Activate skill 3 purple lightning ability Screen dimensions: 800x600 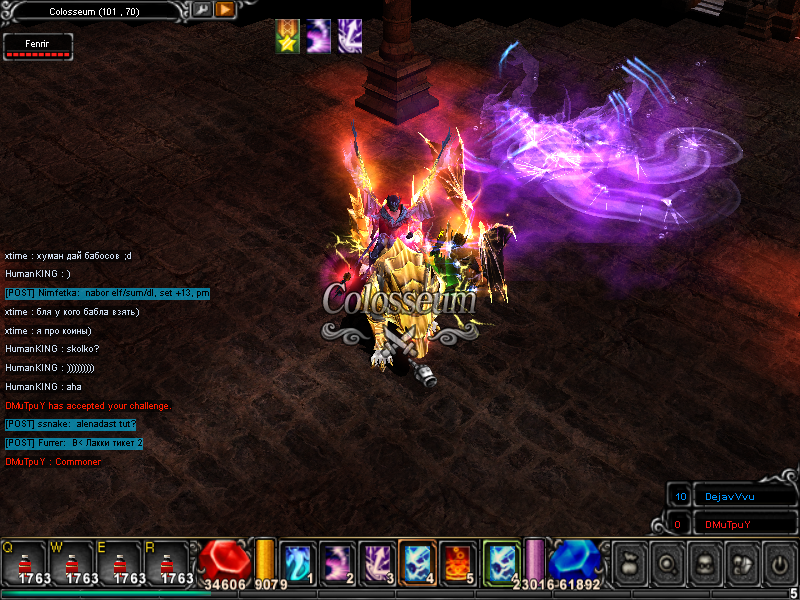coord(376,561)
